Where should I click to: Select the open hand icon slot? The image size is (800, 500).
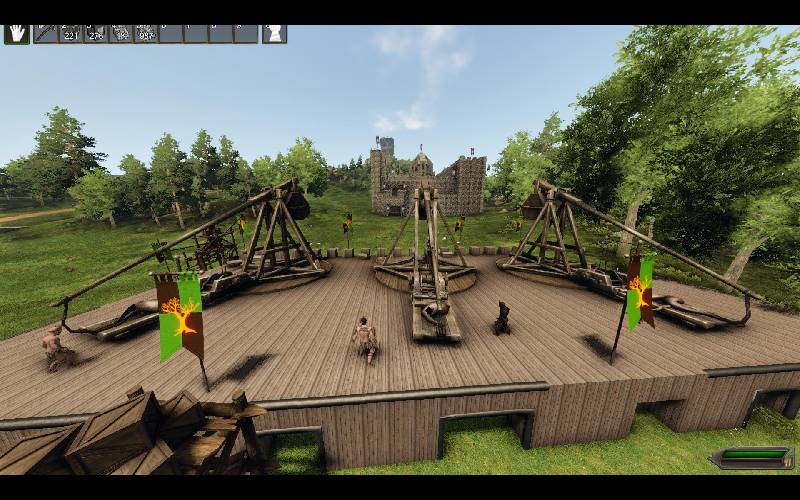coord(16,33)
